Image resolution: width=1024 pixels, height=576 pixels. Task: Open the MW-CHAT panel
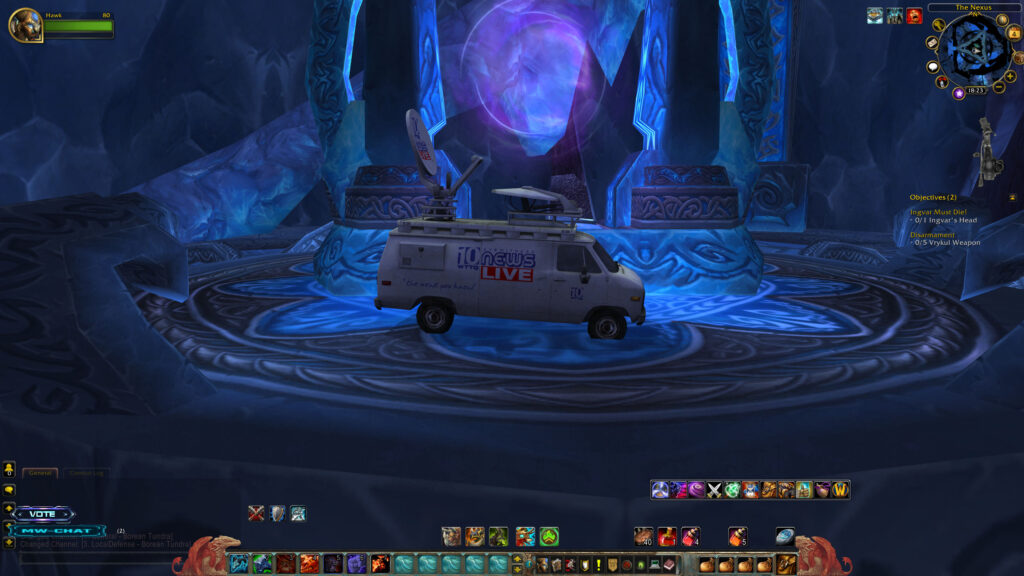[57, 530]
